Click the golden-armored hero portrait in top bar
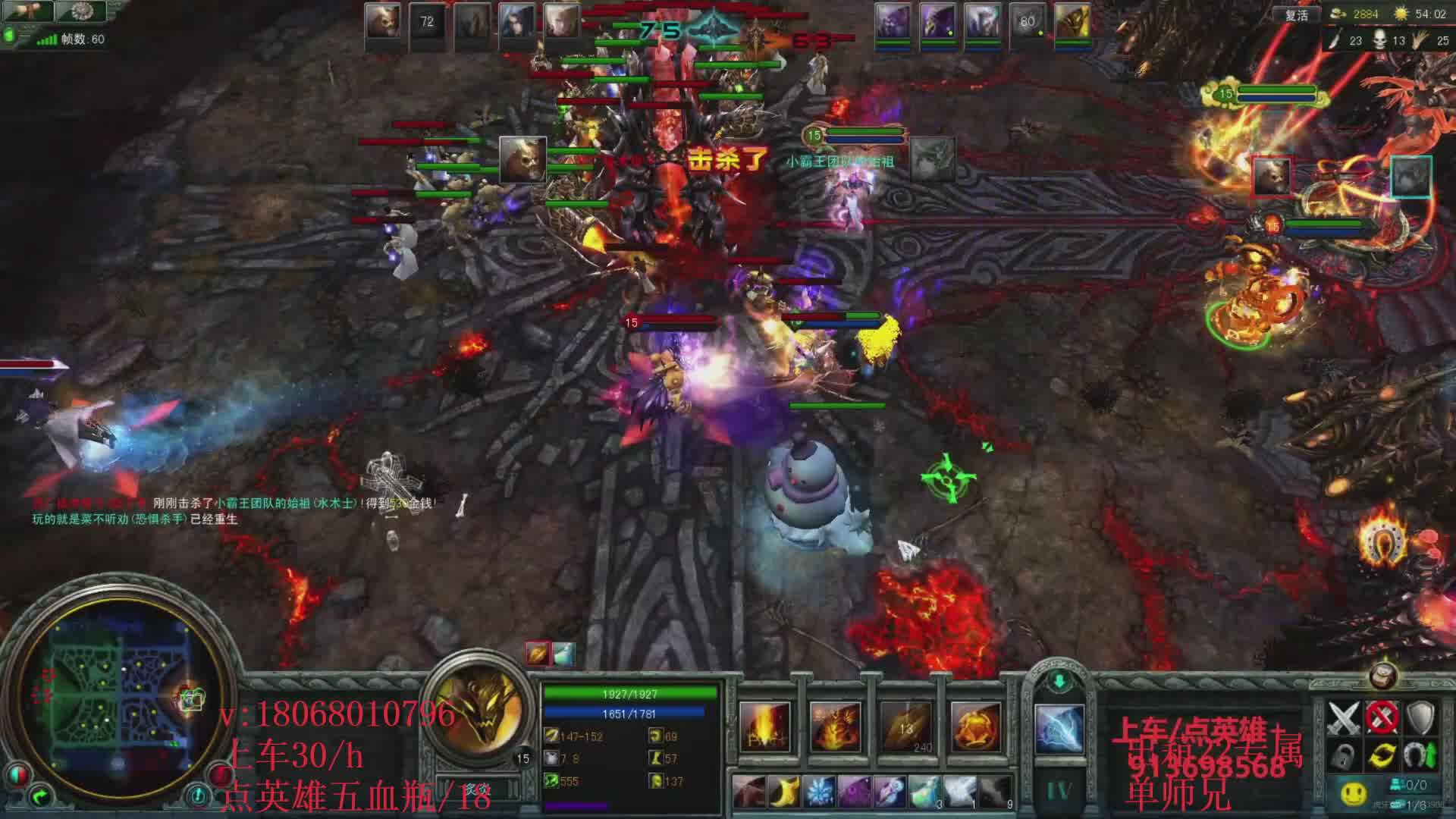The image size is (1456, 819). coord(1072,21)
